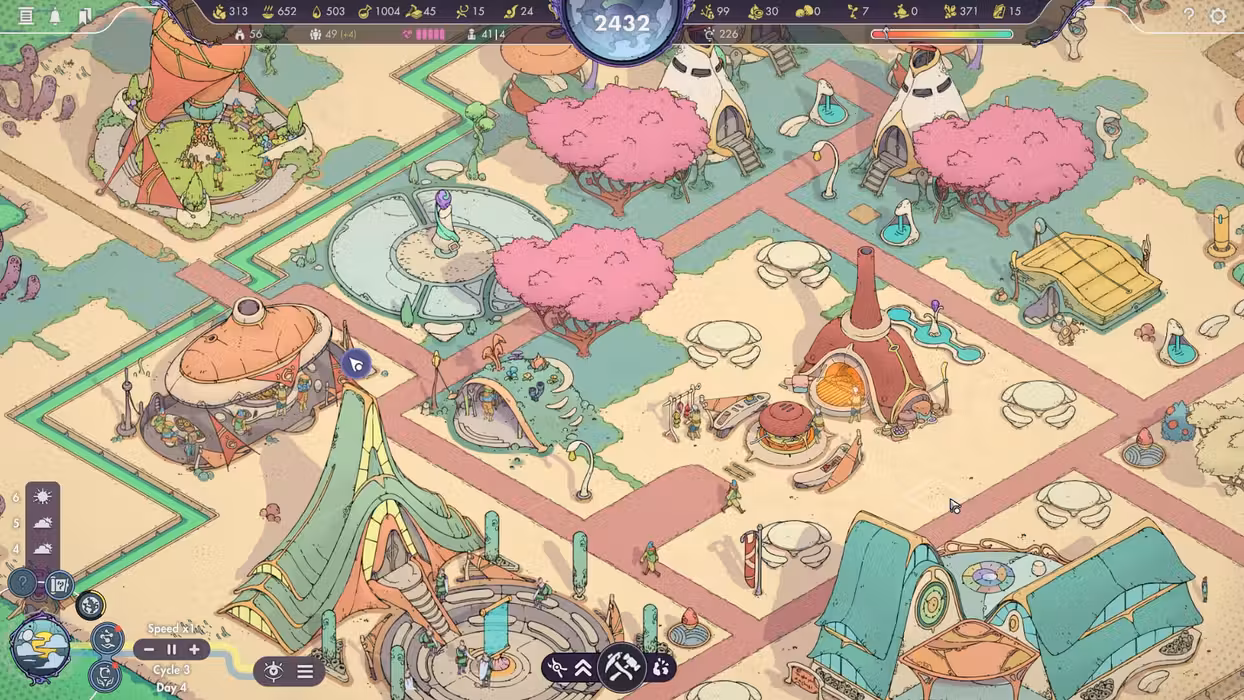Open the bell notifications icon
This screenshot has width=1244, height=700.
(x=56, y=16)
